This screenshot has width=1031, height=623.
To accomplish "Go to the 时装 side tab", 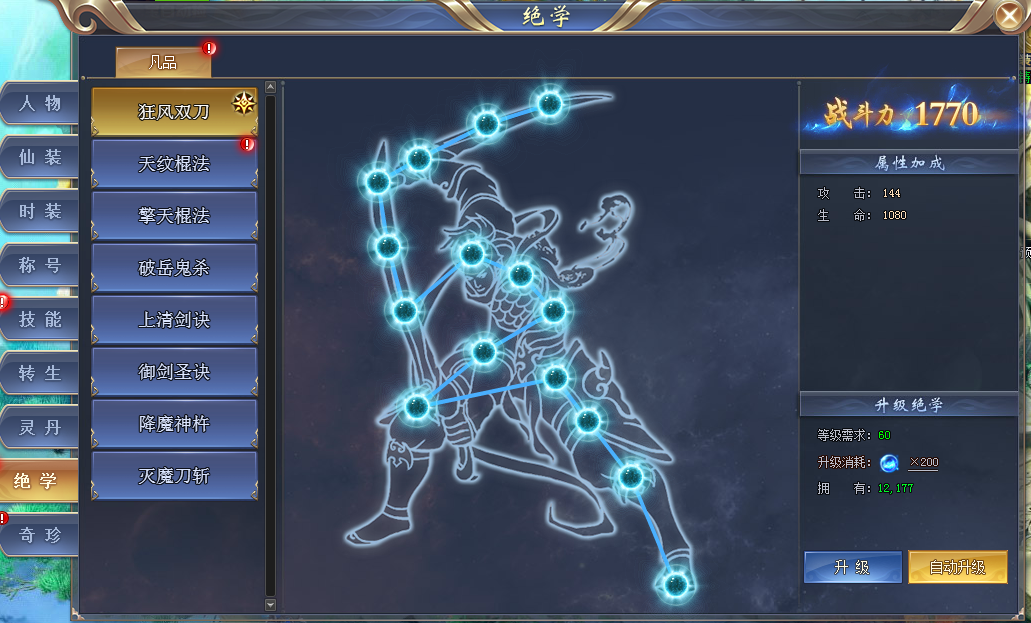I will click(x=40, y=211).
